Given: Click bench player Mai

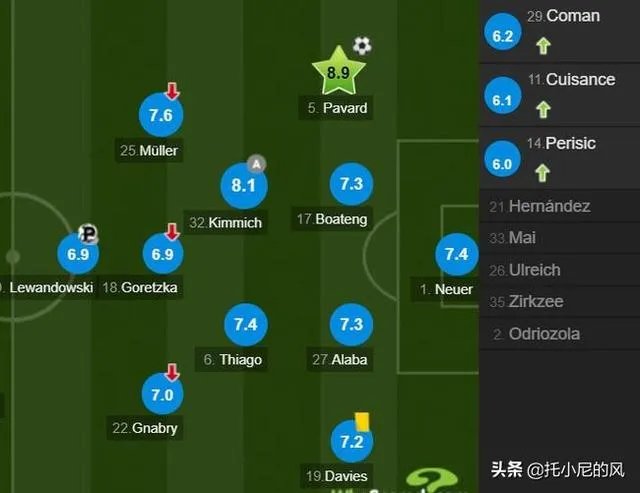Looking at the screenshot, I should pos(522,238).
